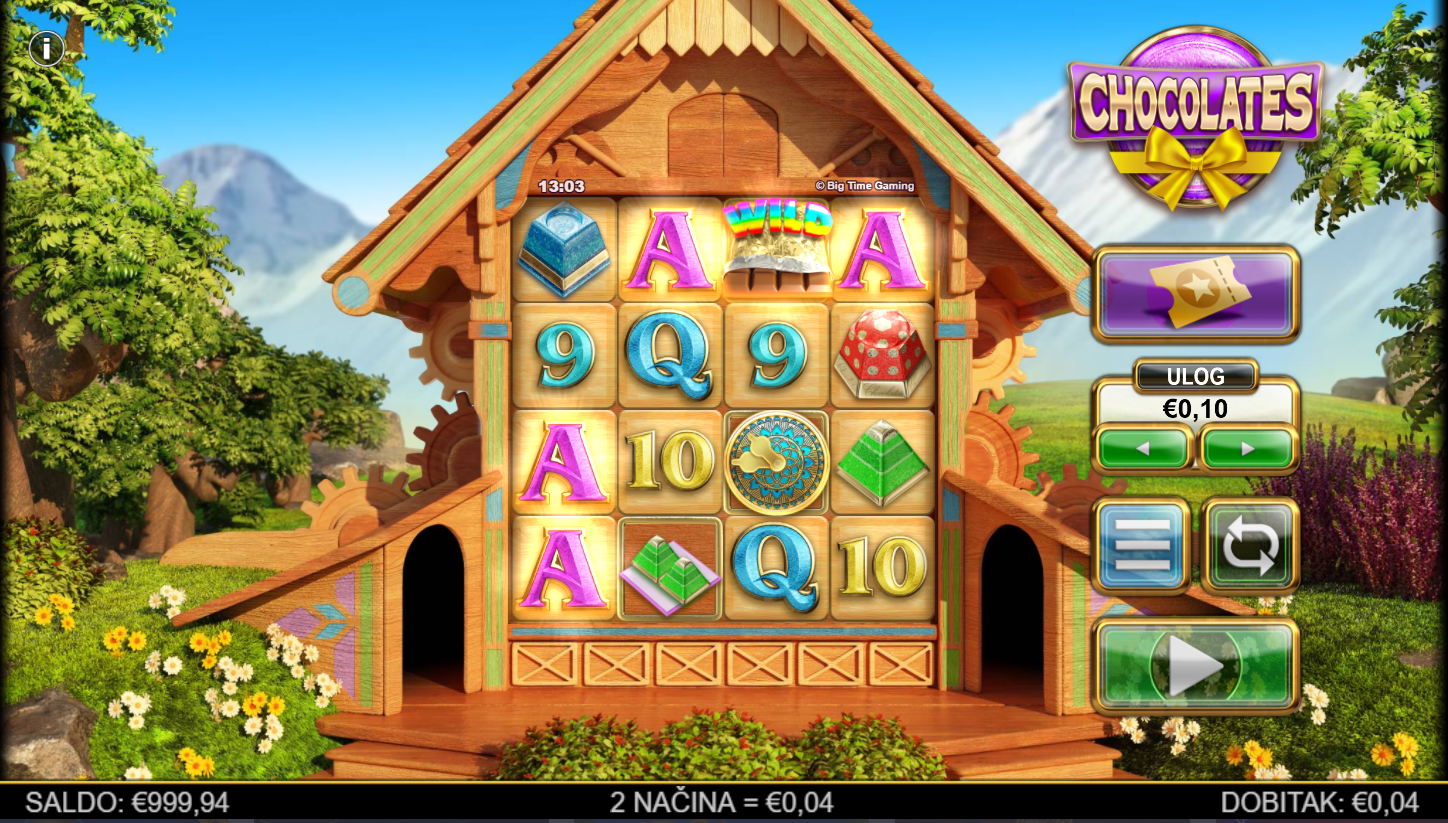Decrease the bet with the left arrow

tap(1144, 449)
